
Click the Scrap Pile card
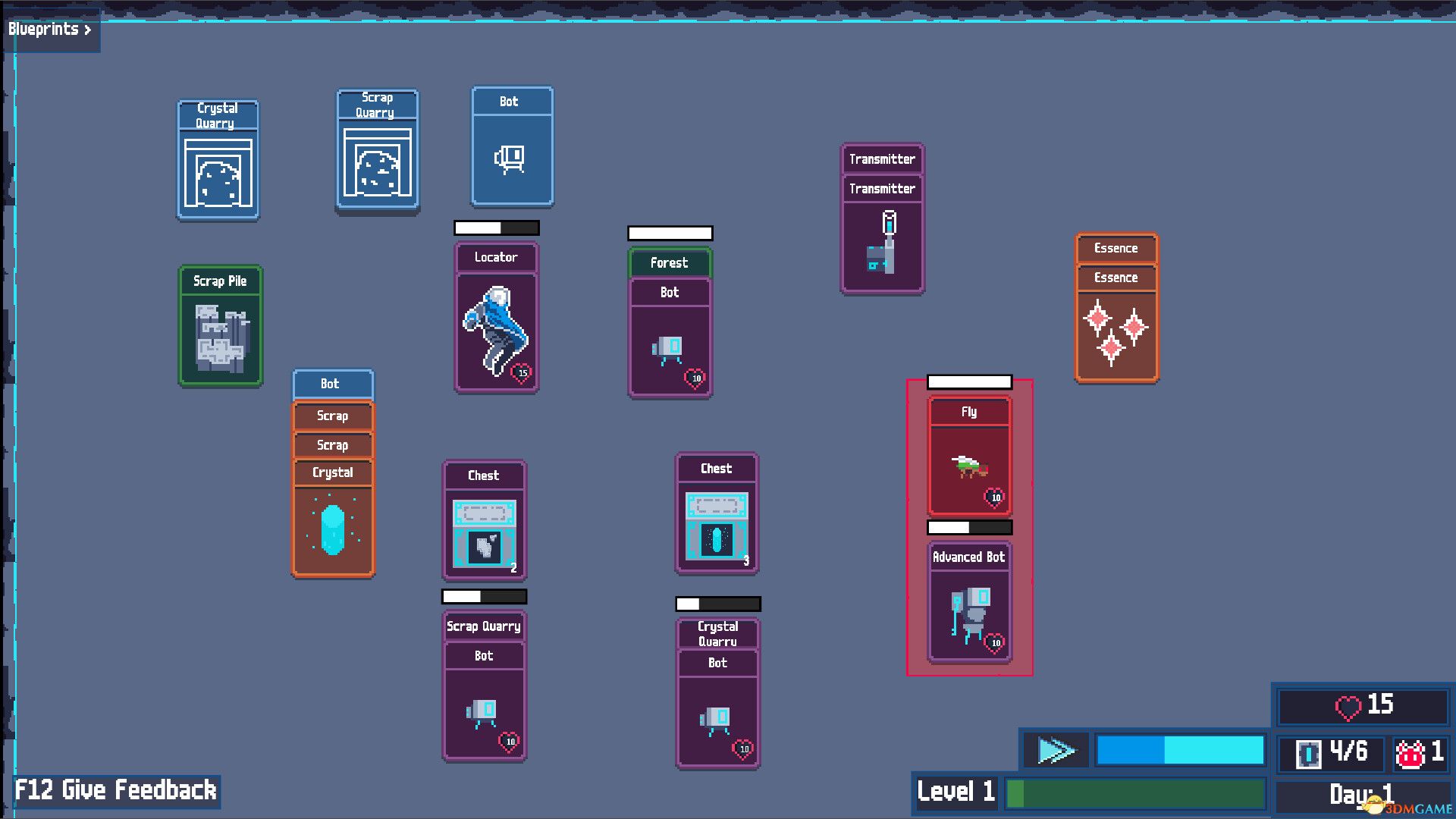[220, 326]
